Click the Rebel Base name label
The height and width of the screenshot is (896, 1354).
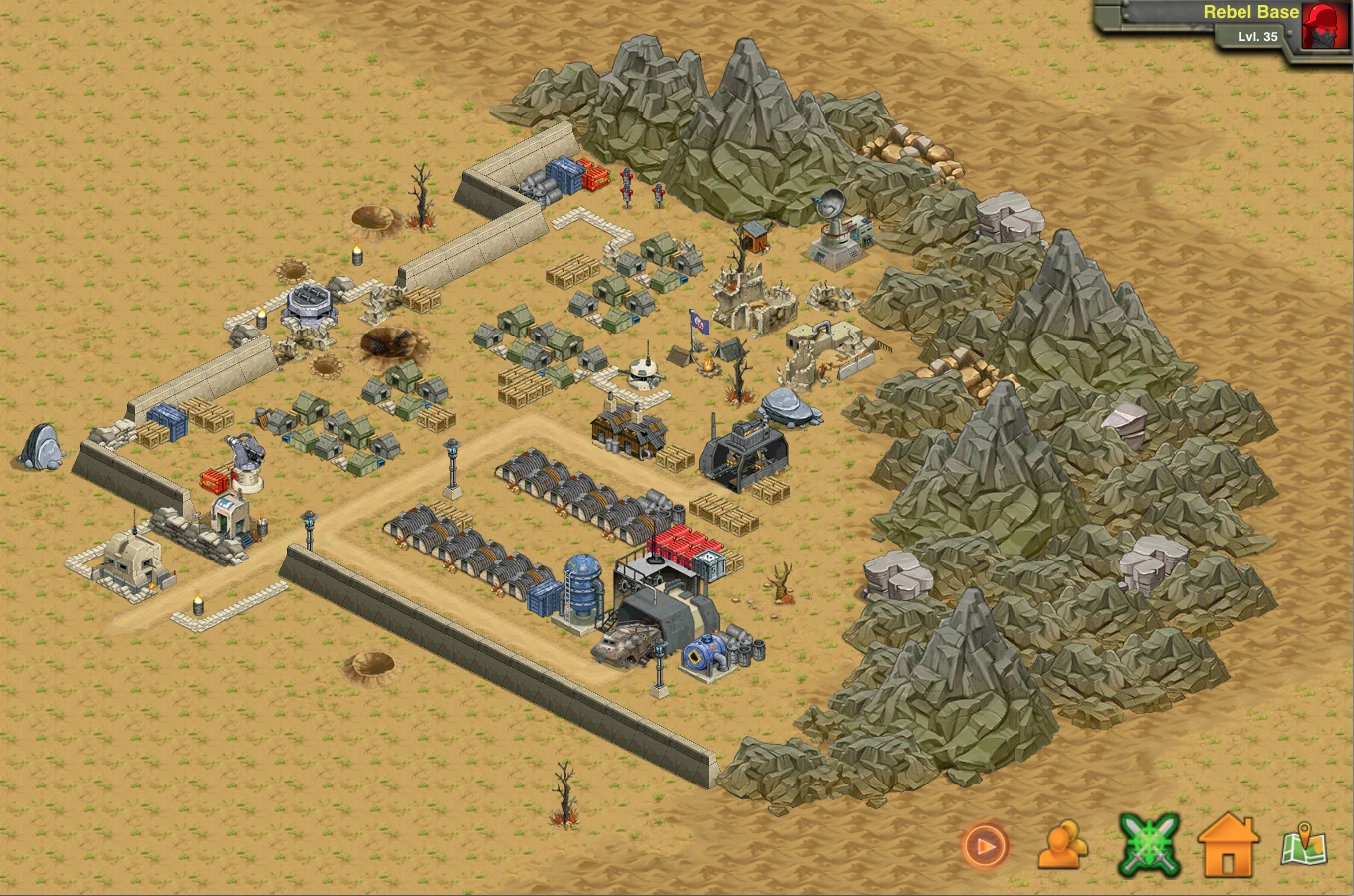1250,12
